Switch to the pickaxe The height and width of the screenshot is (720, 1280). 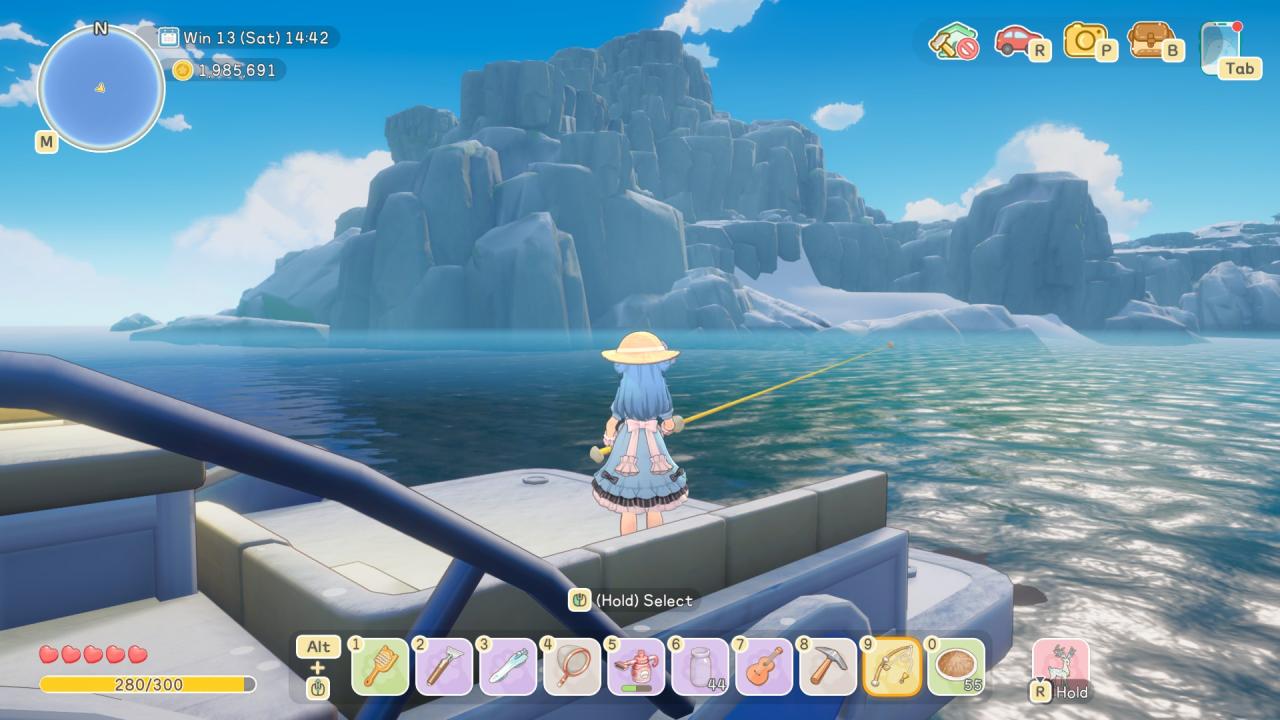pos(828,666)
